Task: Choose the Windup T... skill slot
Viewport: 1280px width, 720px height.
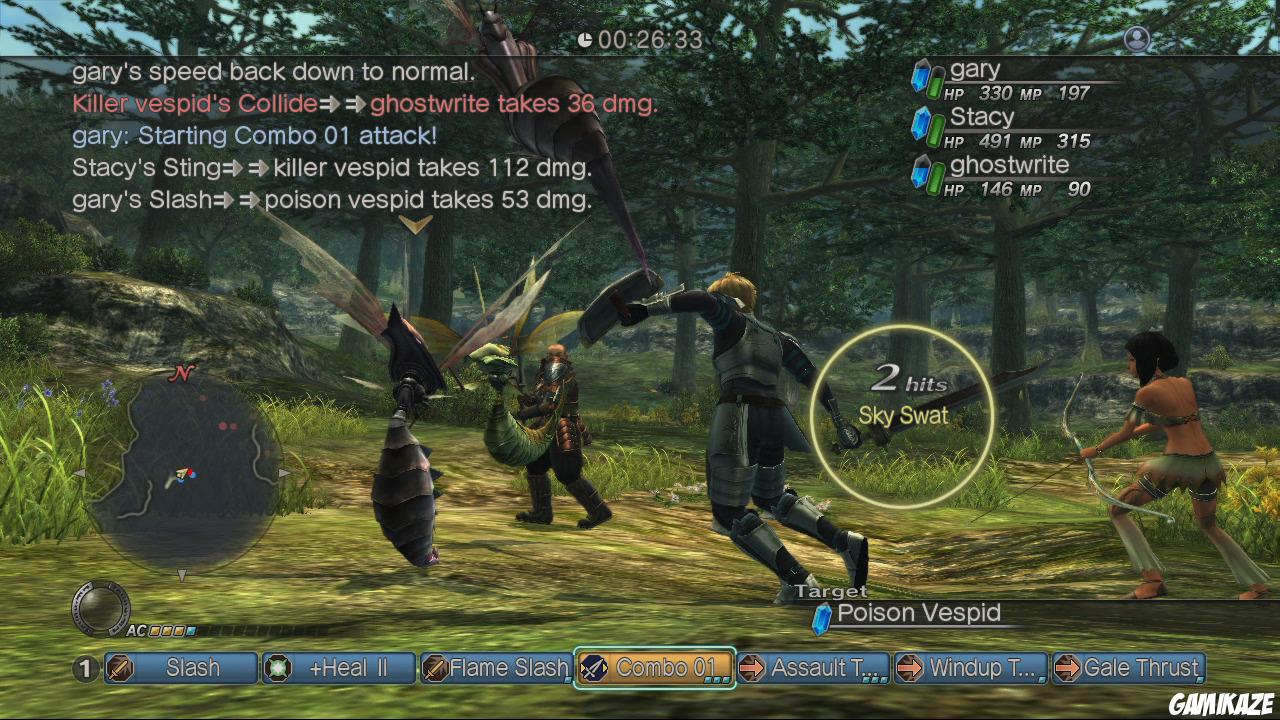Action: [x=970, y=668]
